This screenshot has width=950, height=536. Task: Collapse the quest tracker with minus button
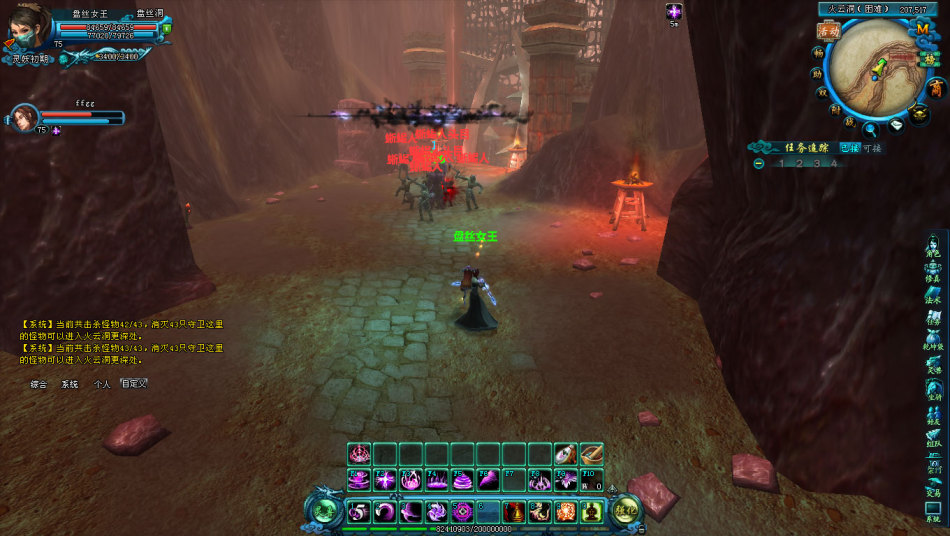point(759,163)
